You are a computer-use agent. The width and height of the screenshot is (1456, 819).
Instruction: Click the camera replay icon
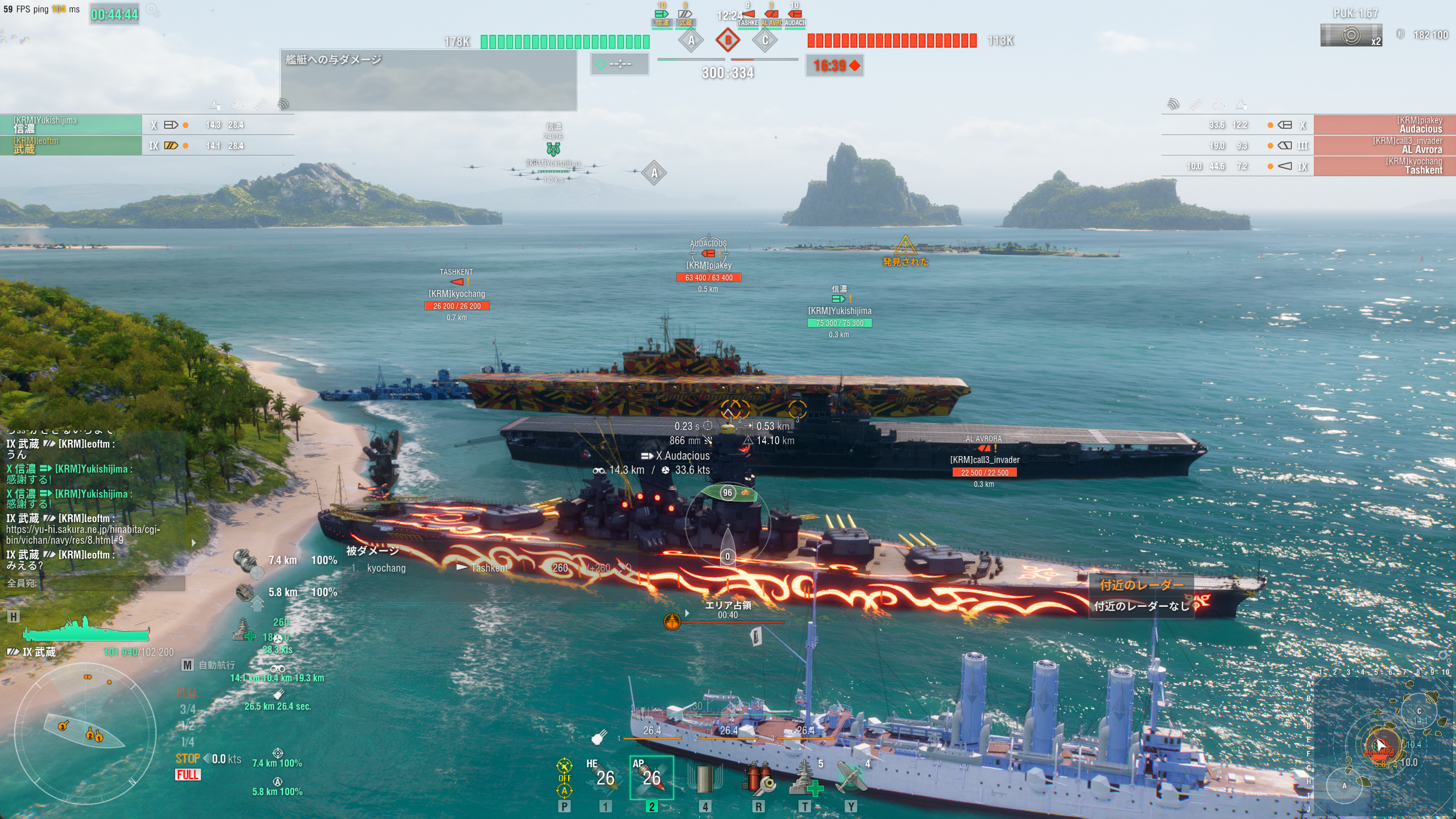[x=1350, y=35]
